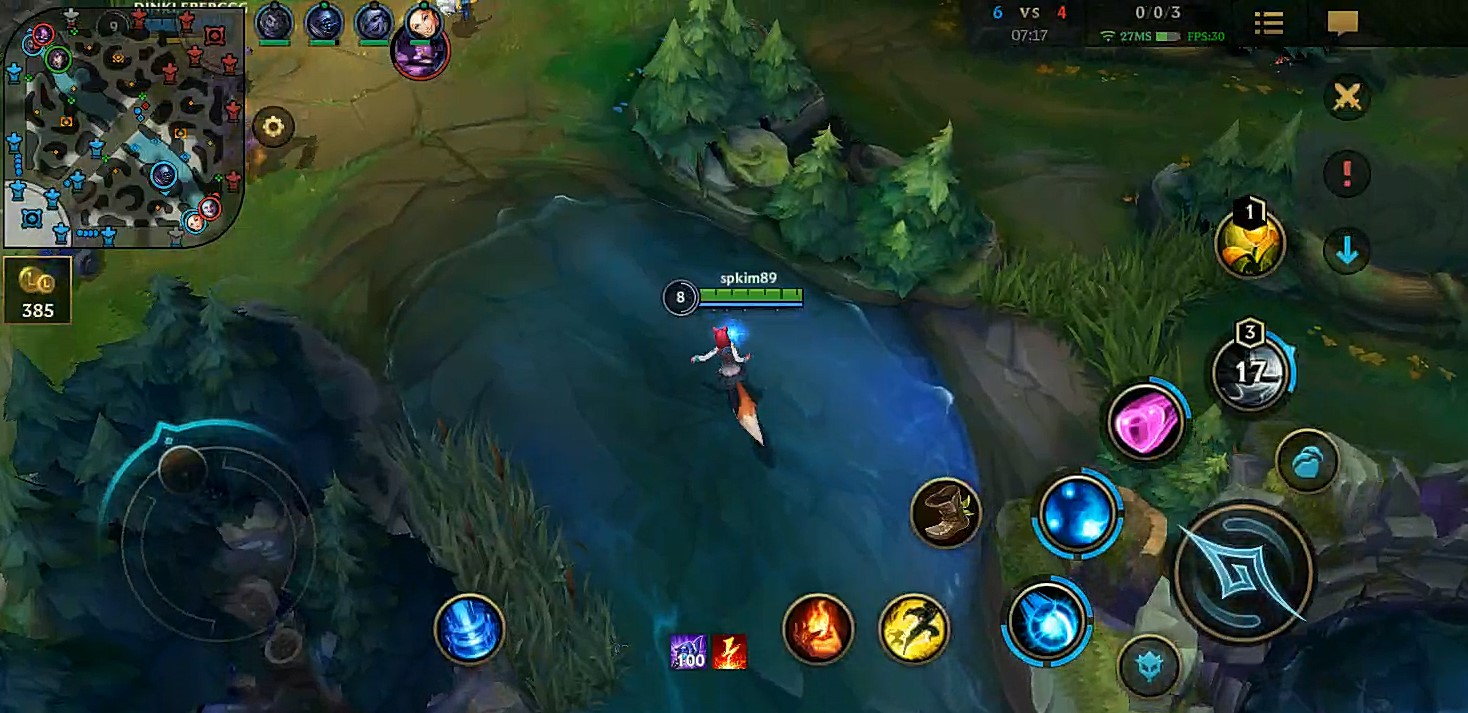Use the yellow Flash summoner spell
Image resolution: width=1468 pixels, height=713 pixels.
pos(914,629)
